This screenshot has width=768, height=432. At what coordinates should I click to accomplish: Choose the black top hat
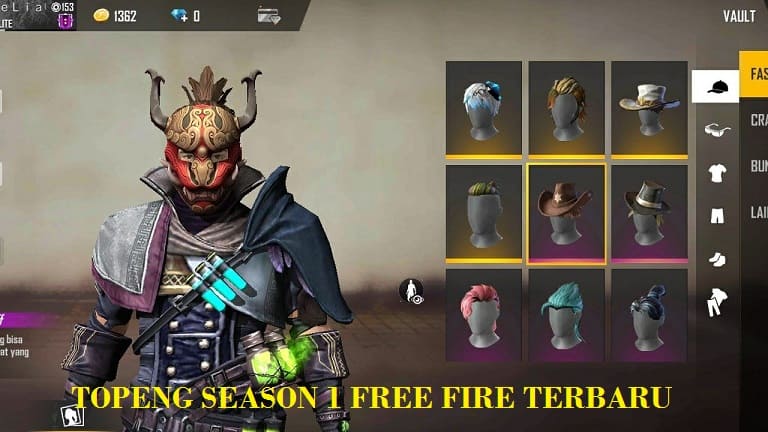pos(649,212)
